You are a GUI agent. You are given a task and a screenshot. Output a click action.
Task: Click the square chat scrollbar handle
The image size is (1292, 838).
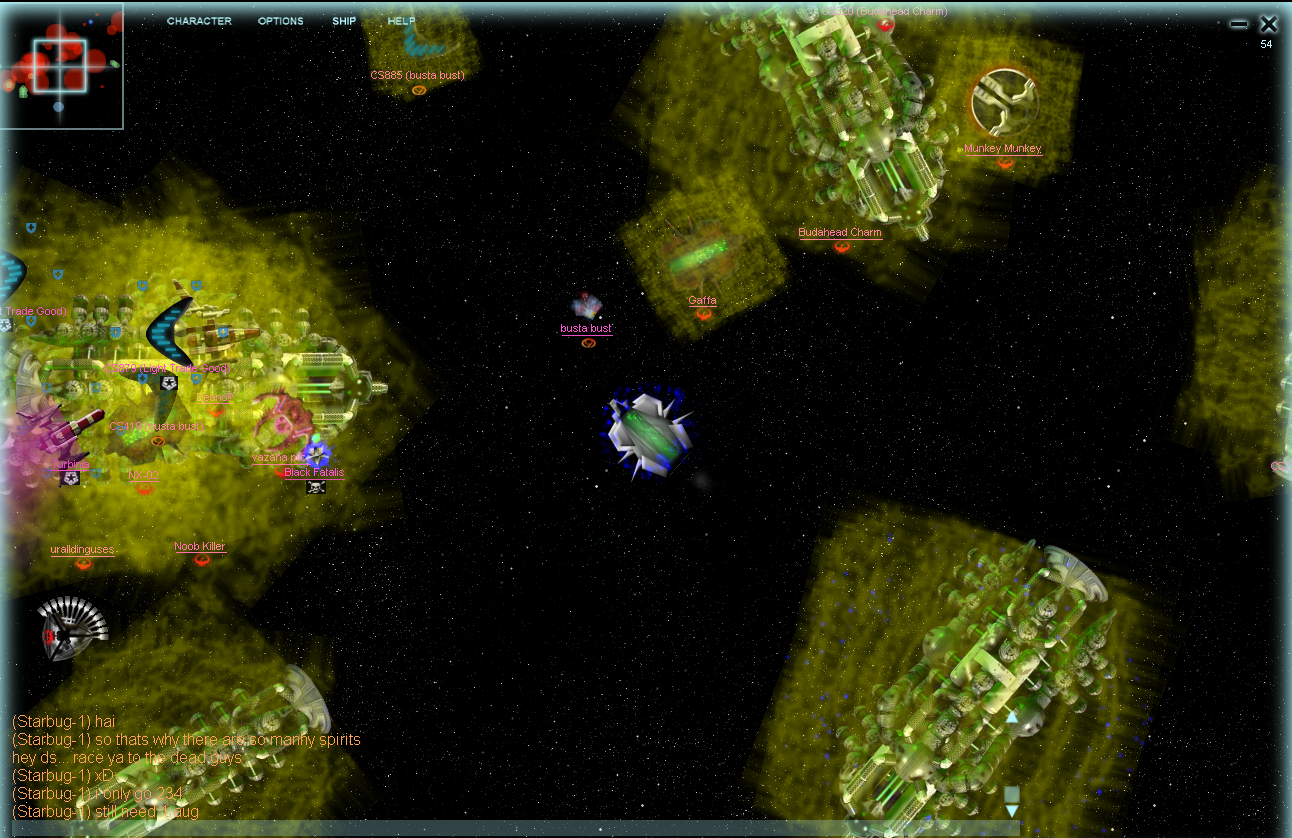click(x=1012, y=794)
